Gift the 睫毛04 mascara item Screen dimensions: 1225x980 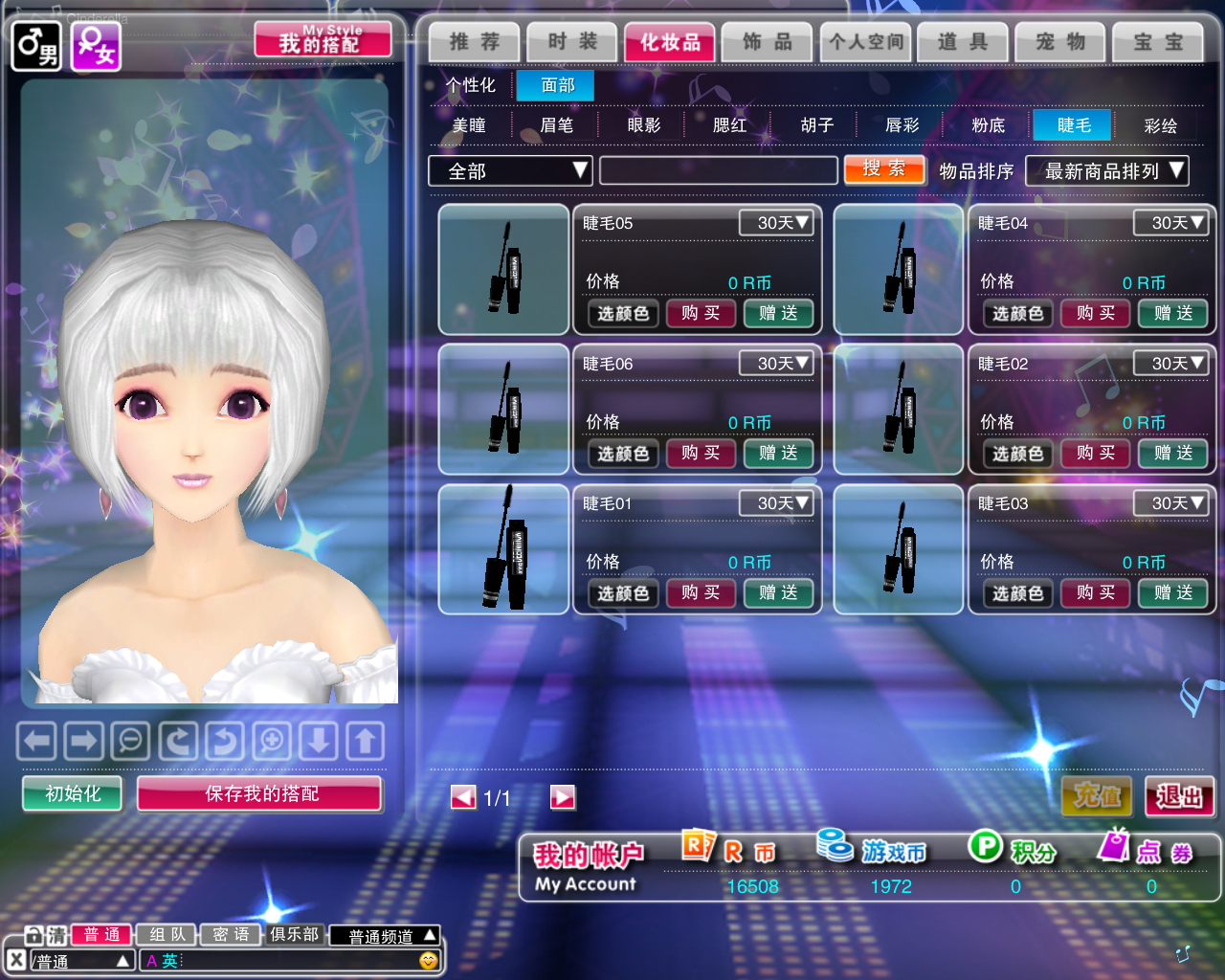(1172, 313)
